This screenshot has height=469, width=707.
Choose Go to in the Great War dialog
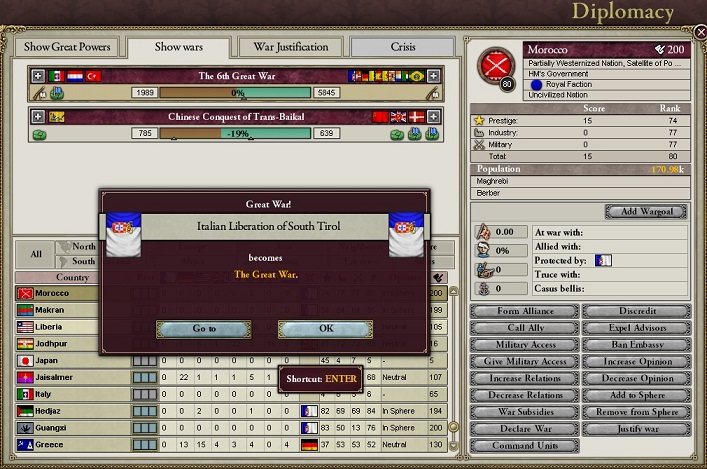(203, 329)
